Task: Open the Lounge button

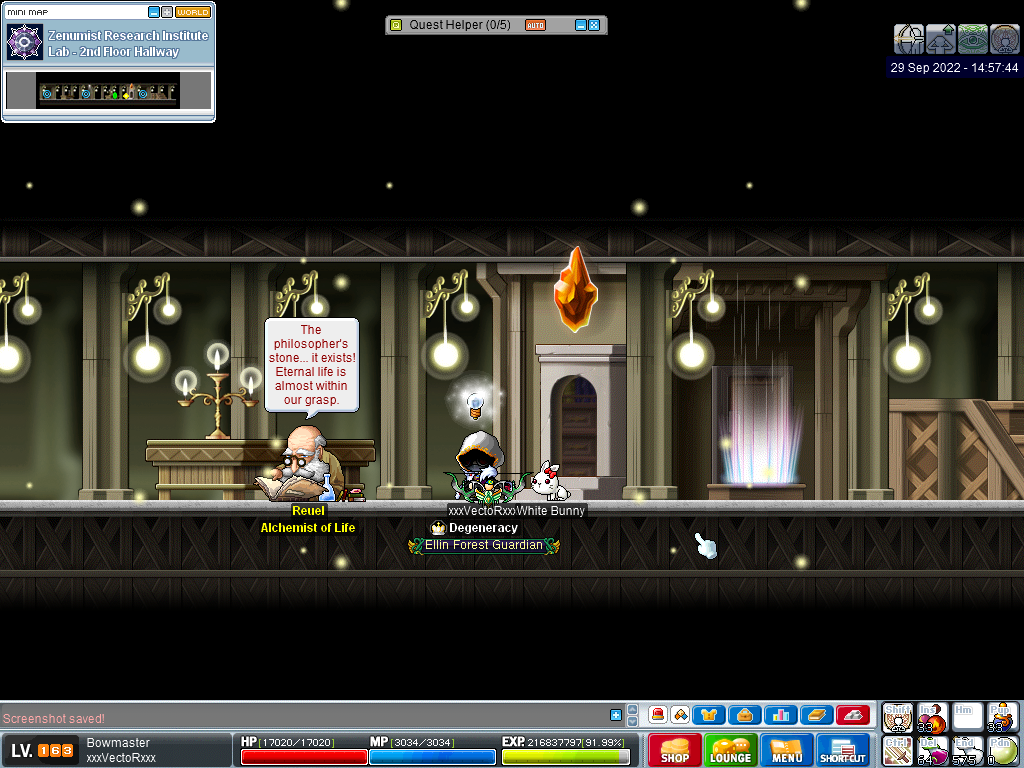Action: pos(731,750)
